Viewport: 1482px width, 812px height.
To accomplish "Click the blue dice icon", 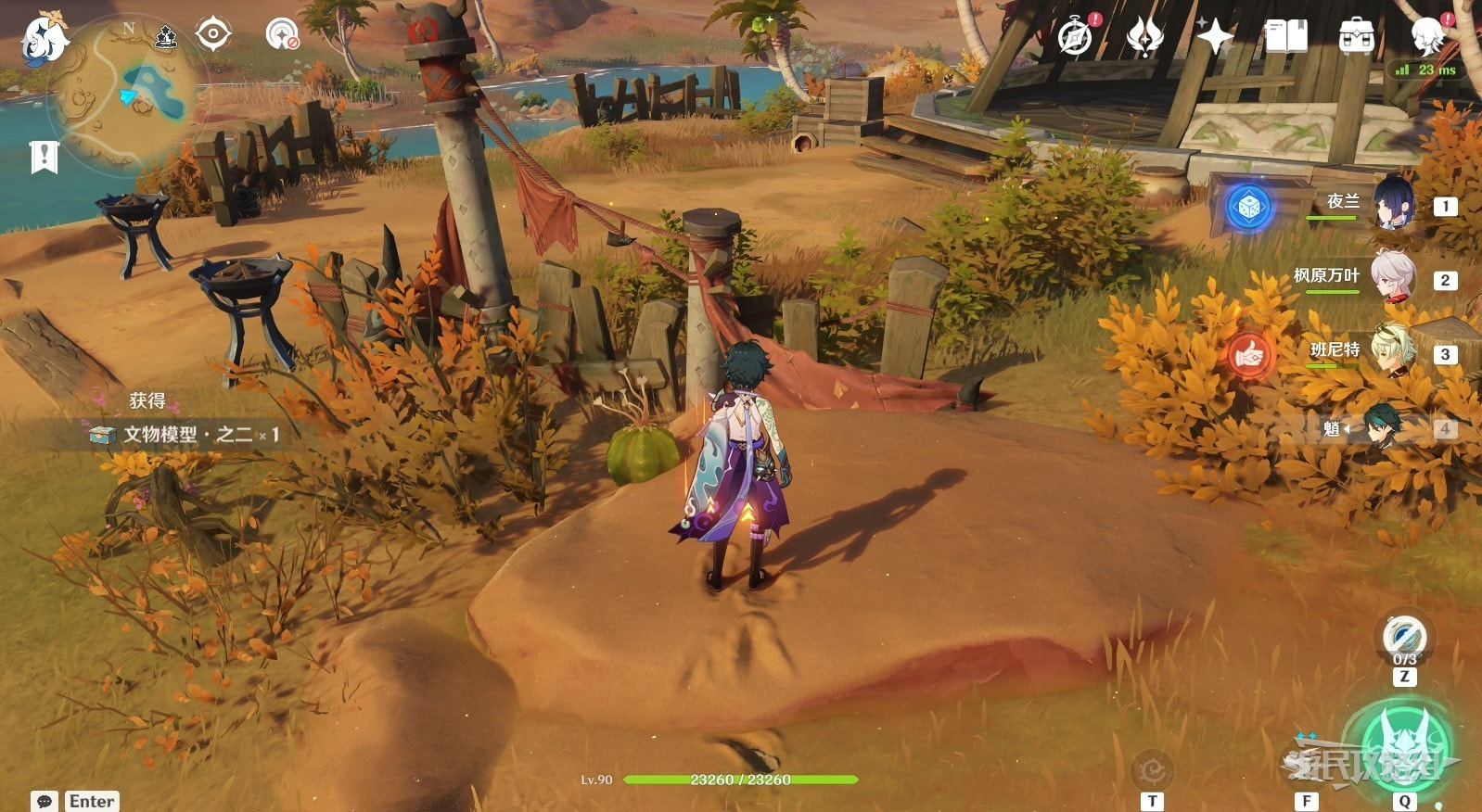I will [x=1248, y=206].
